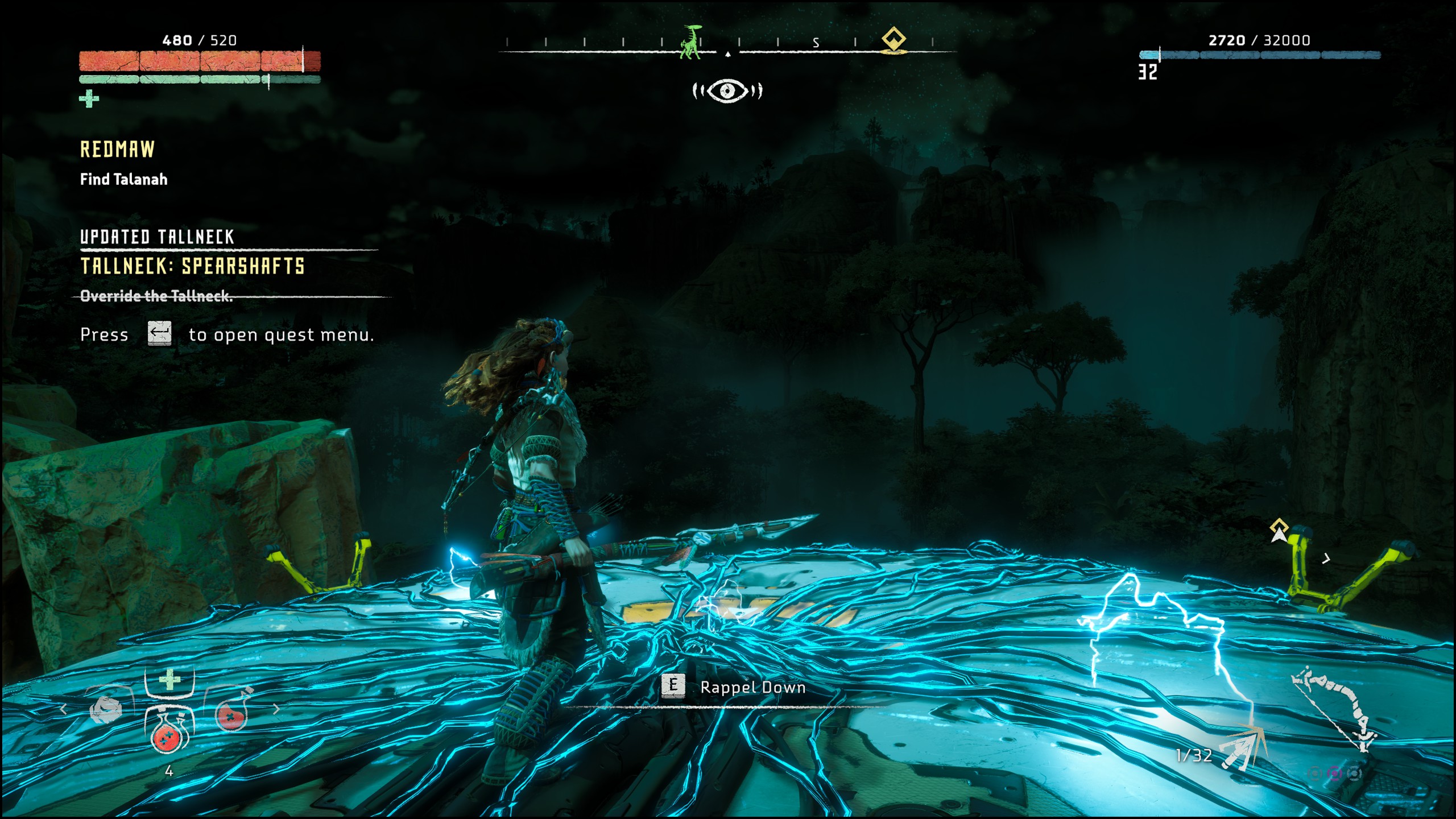
Task: Choose the rock item in the tool pouch
Action: pyautogui.click(x=106, y=711)
